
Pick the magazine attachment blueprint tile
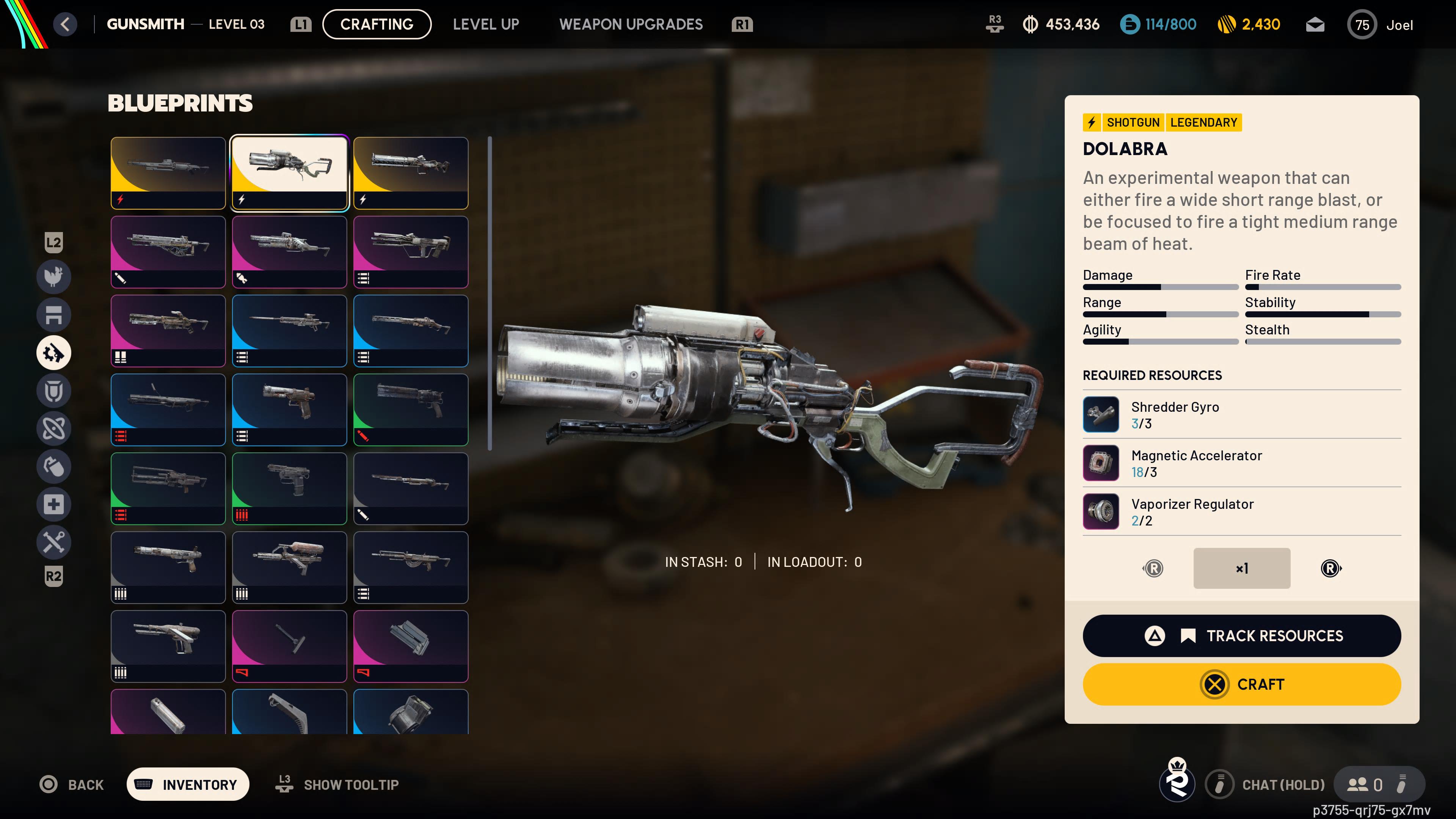coord(411,645)
